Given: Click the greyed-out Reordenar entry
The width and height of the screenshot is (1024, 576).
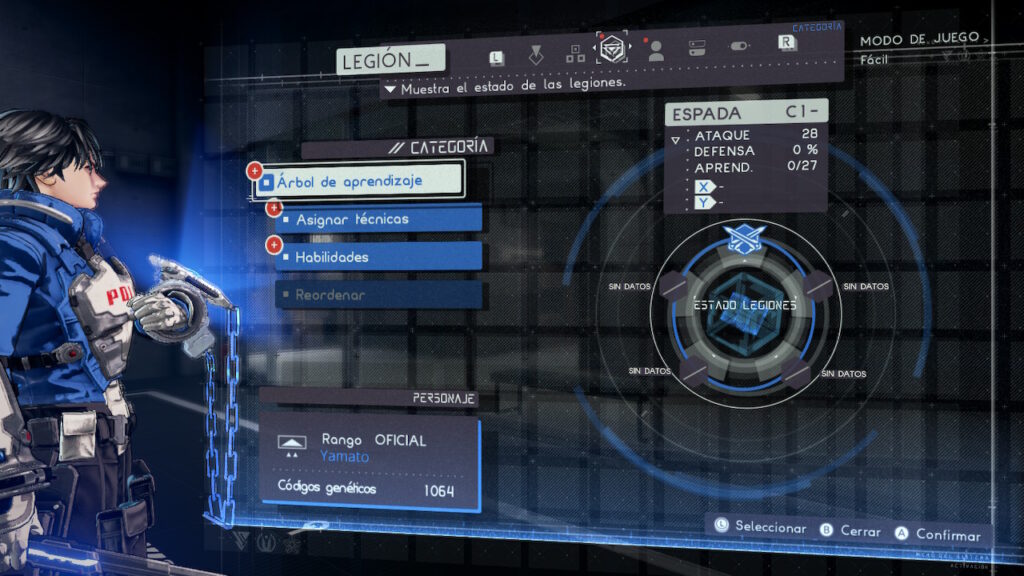Looking at the screenshot, I should [x=379, y=295].
